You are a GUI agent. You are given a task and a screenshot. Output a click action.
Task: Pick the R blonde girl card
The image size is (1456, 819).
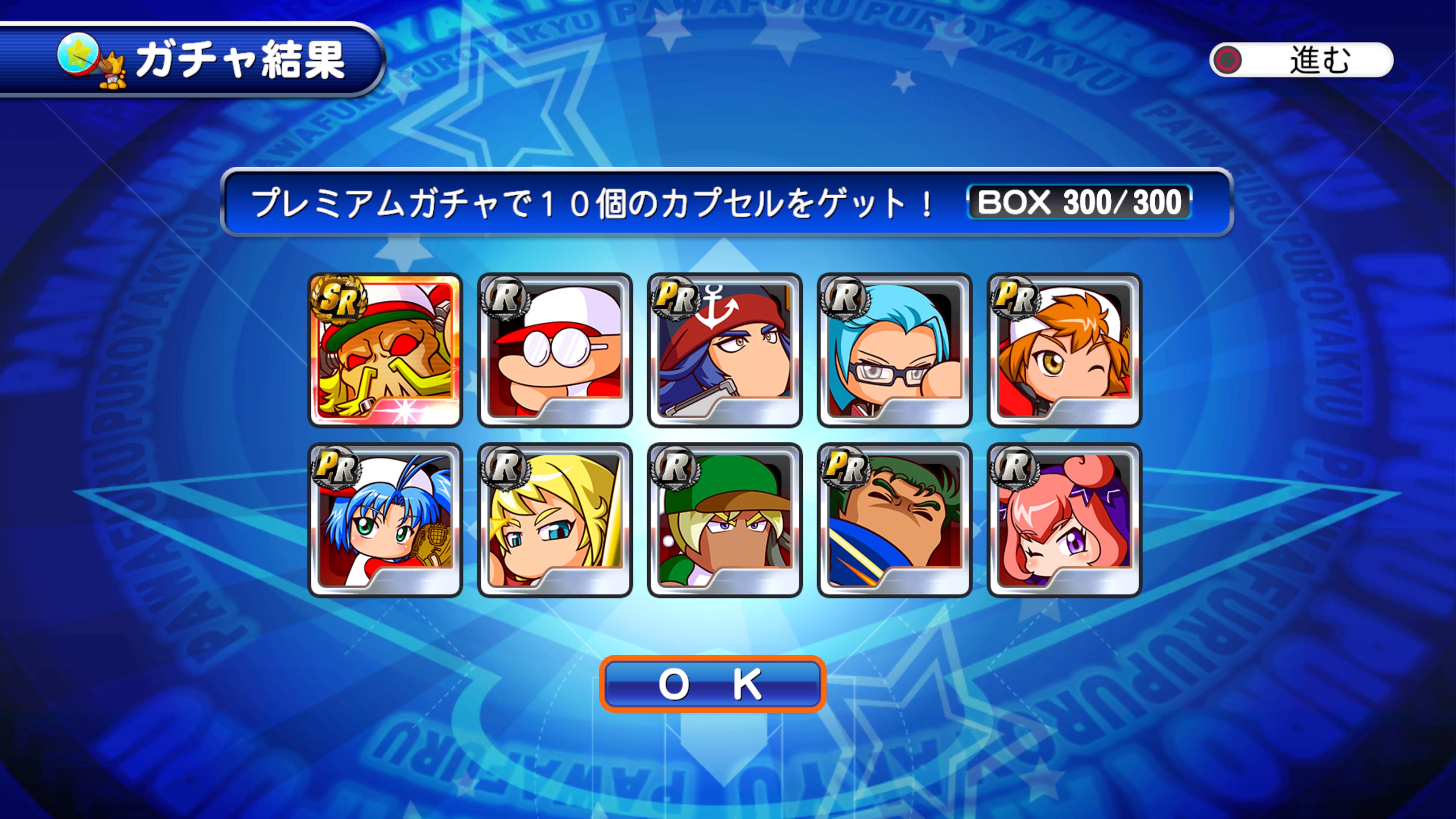click(x=554, y=520)
